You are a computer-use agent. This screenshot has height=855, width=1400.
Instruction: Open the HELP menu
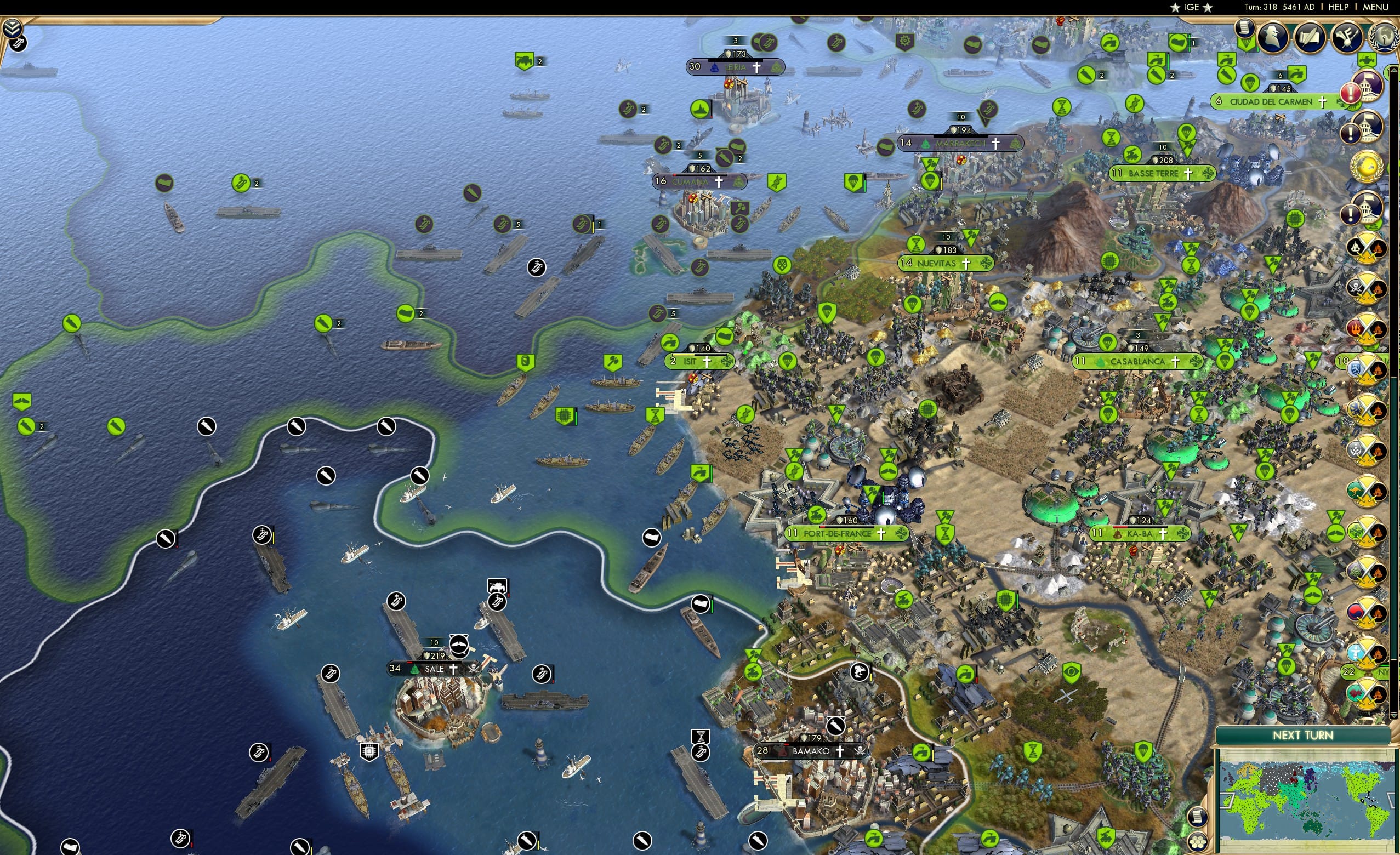click(1339, 7)
